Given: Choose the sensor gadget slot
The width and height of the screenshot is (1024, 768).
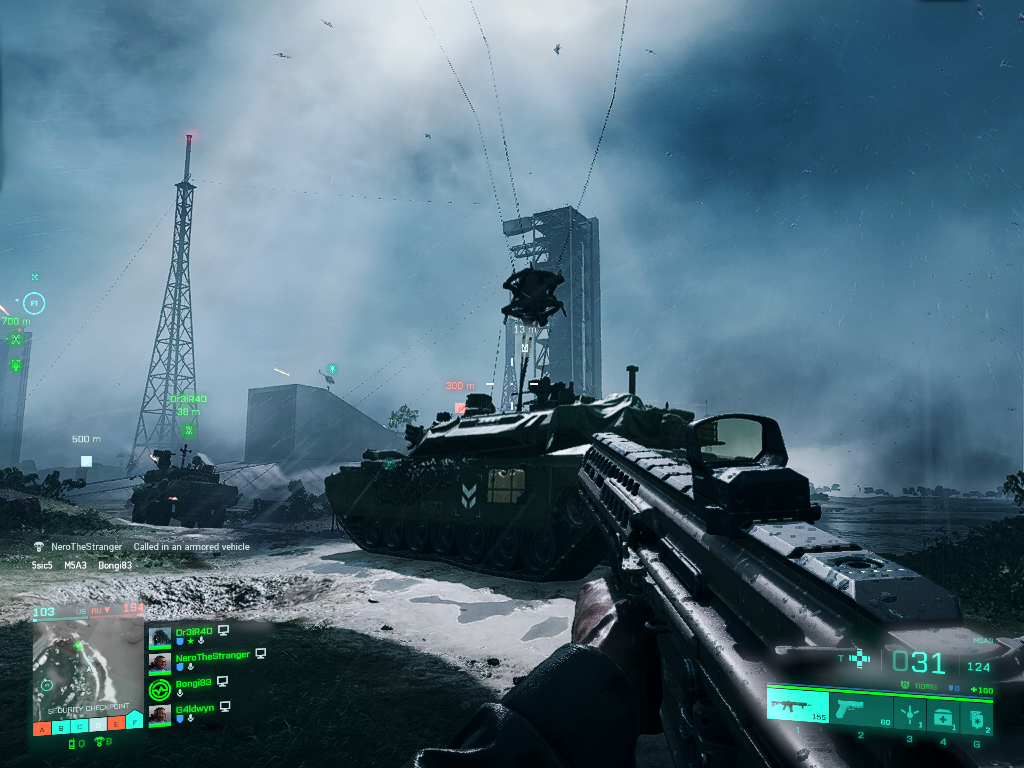Looking at the screenshot, I should 909,712.
